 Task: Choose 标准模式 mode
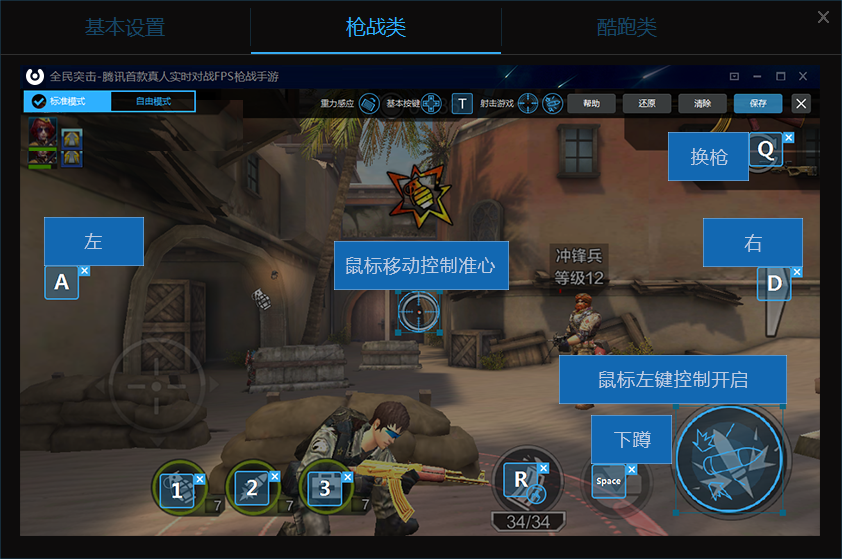[67, 102]
